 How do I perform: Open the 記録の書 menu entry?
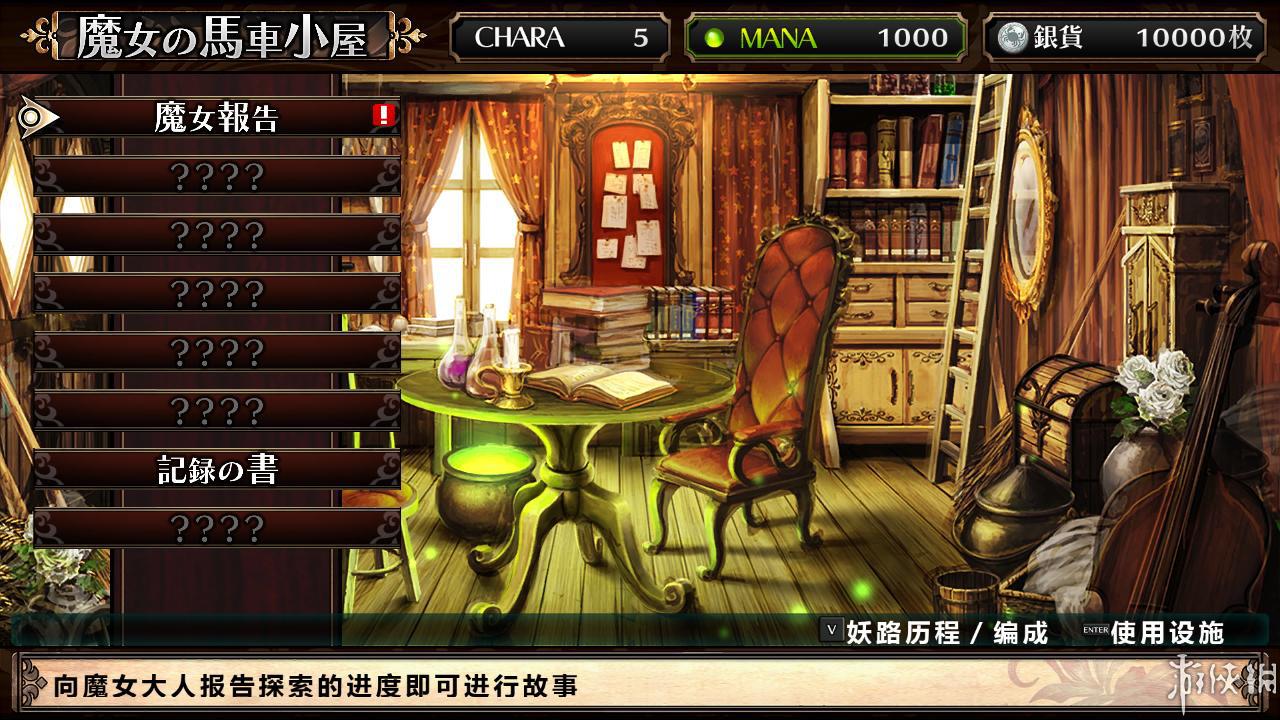click(x=216, y=470)
